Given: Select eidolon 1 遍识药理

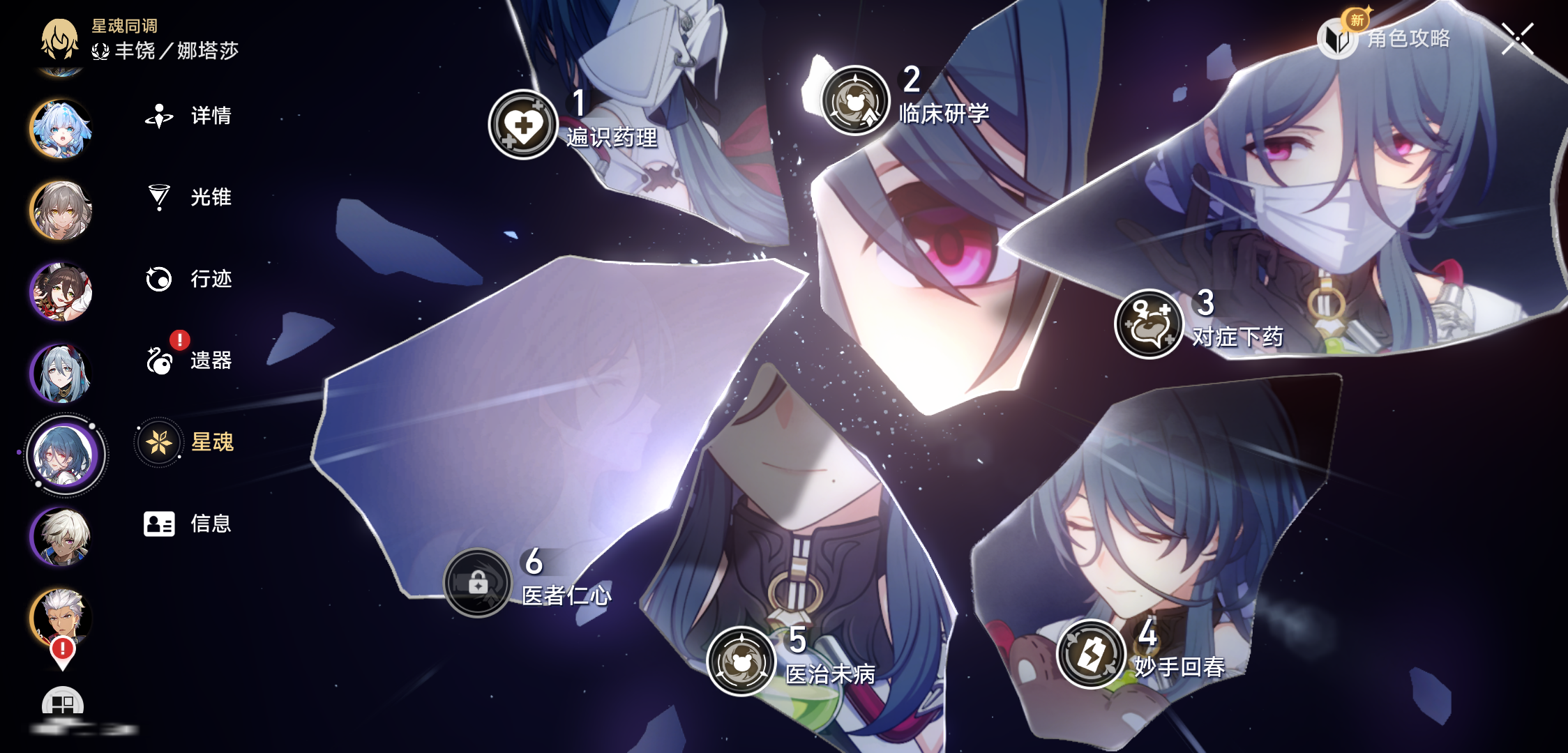Looking at the screenshot, I should [523, 125].
